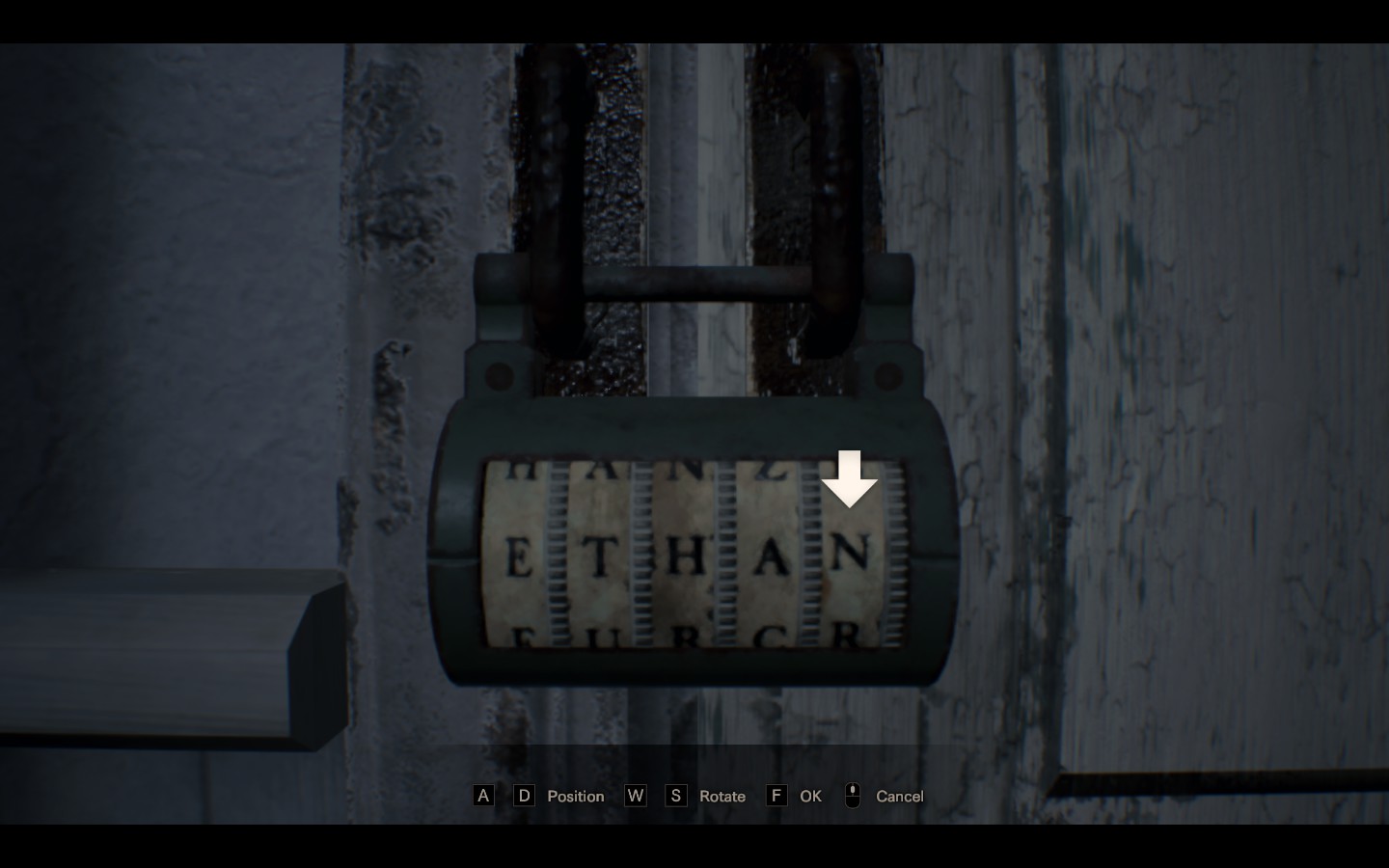Select the S key prompt icon
Screen dimensions: 1389x868
click(677, 796)
